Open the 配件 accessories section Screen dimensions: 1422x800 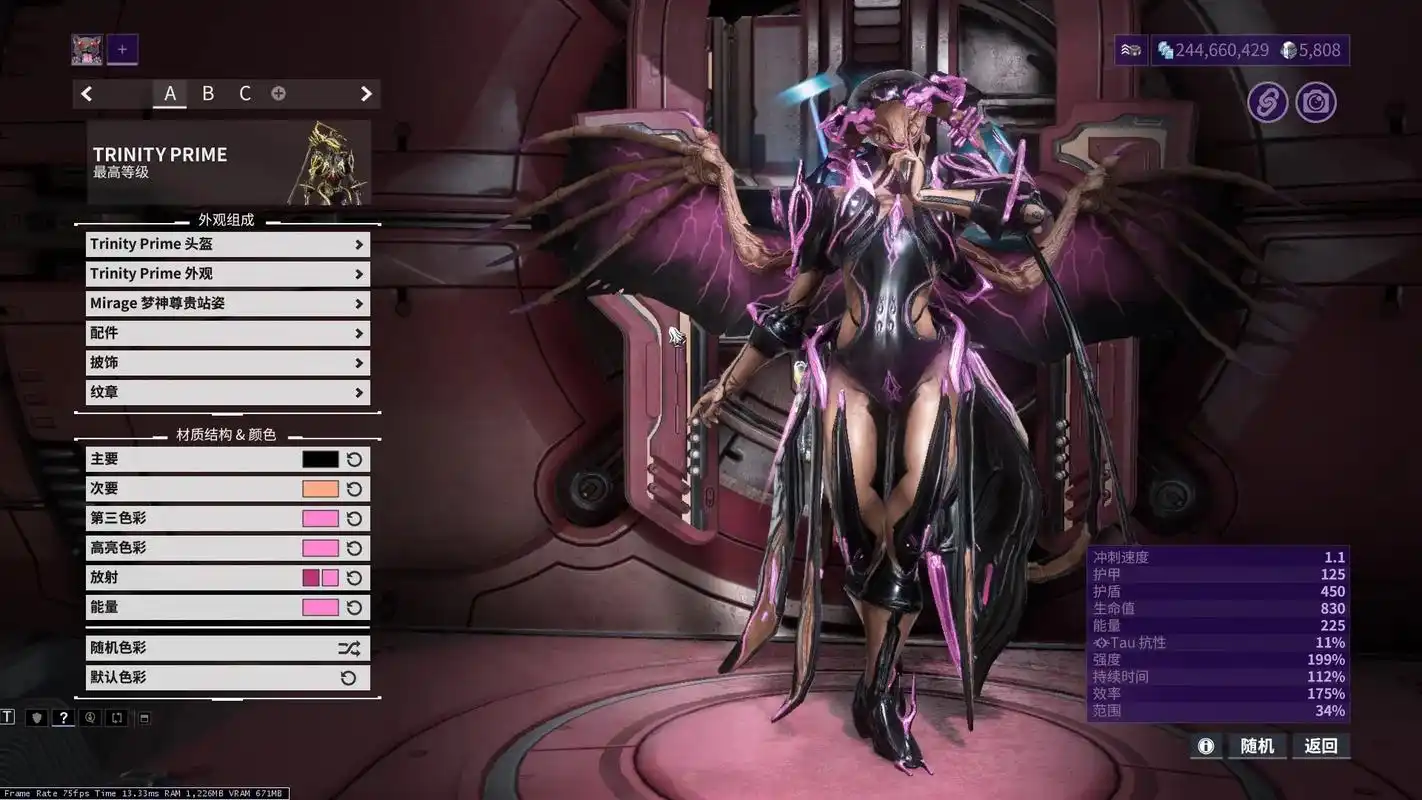227,332
